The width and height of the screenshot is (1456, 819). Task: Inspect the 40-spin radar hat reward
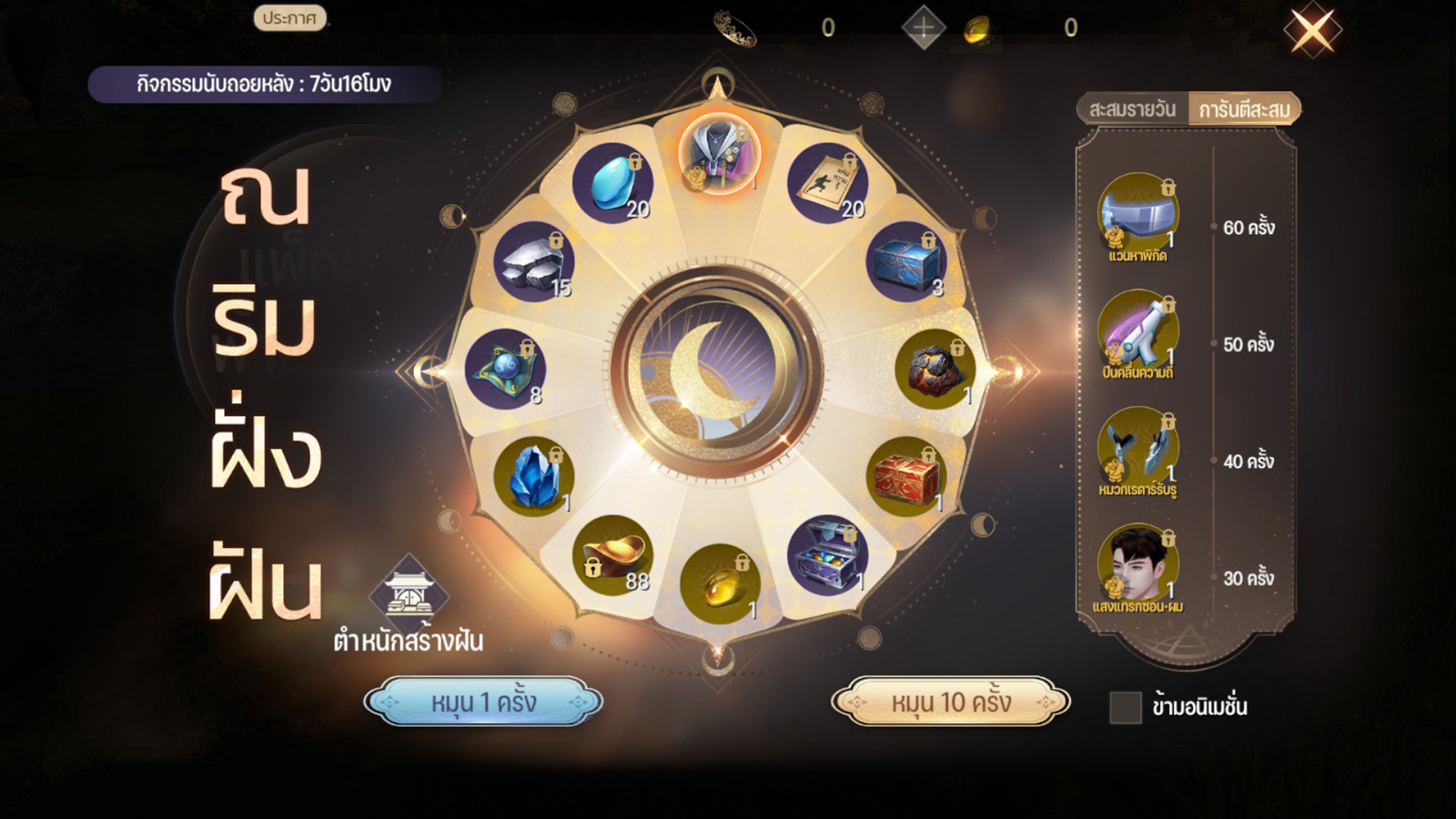(1137, 449)
